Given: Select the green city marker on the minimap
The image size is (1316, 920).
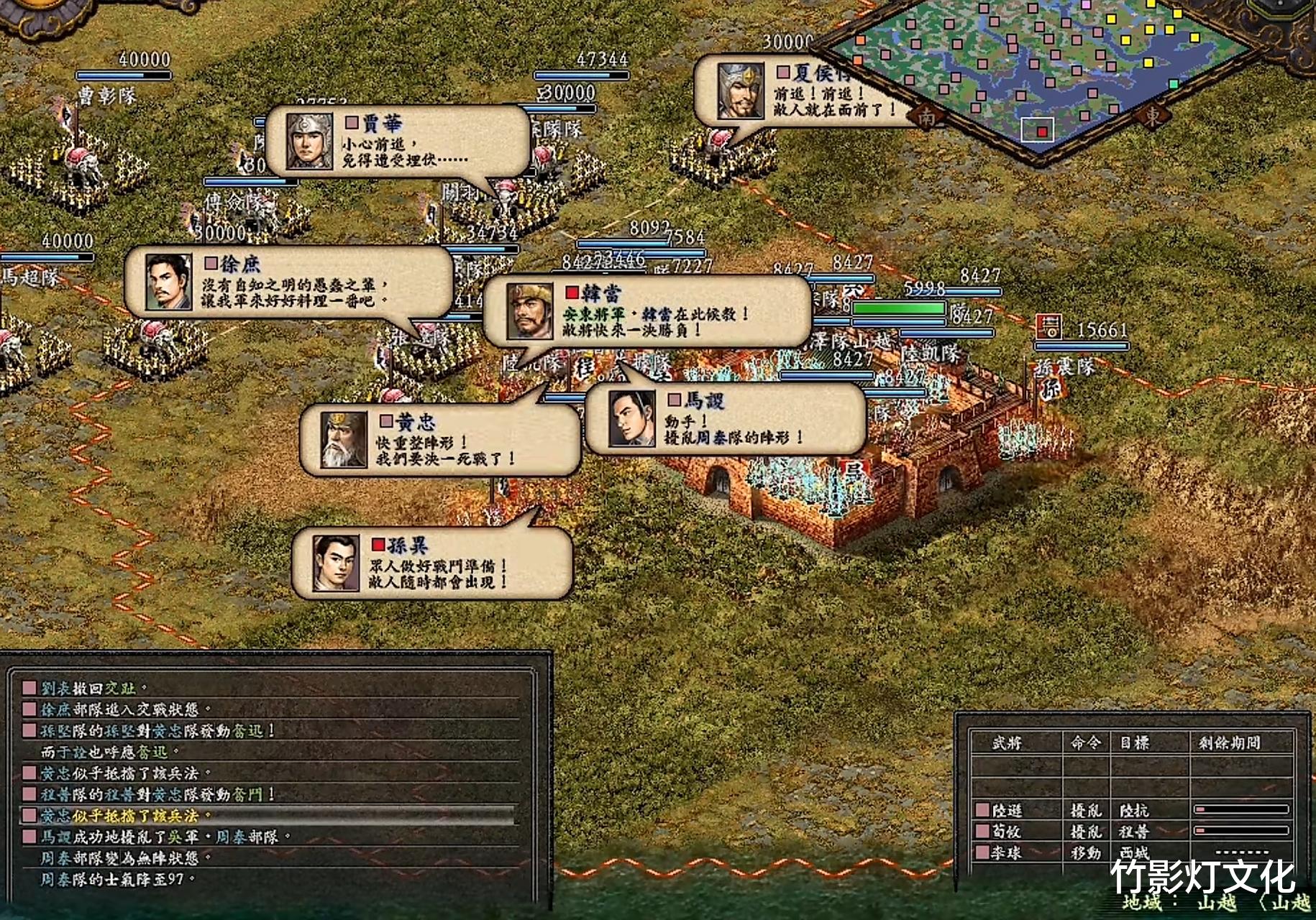Looking at the screenshot, I should pyautogui.click(x=1174, y=84).
